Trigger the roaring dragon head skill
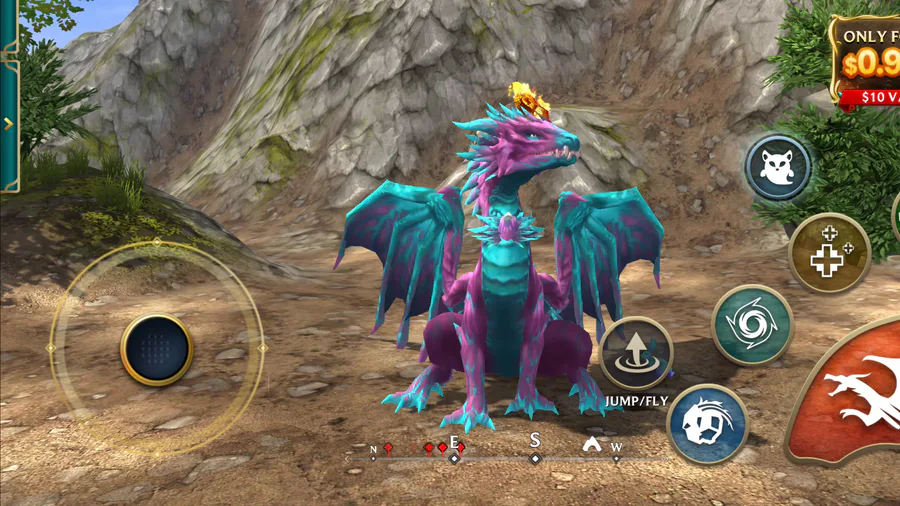Screen dimensions: 900x506 pyautogui.click(x=707, y=423)
